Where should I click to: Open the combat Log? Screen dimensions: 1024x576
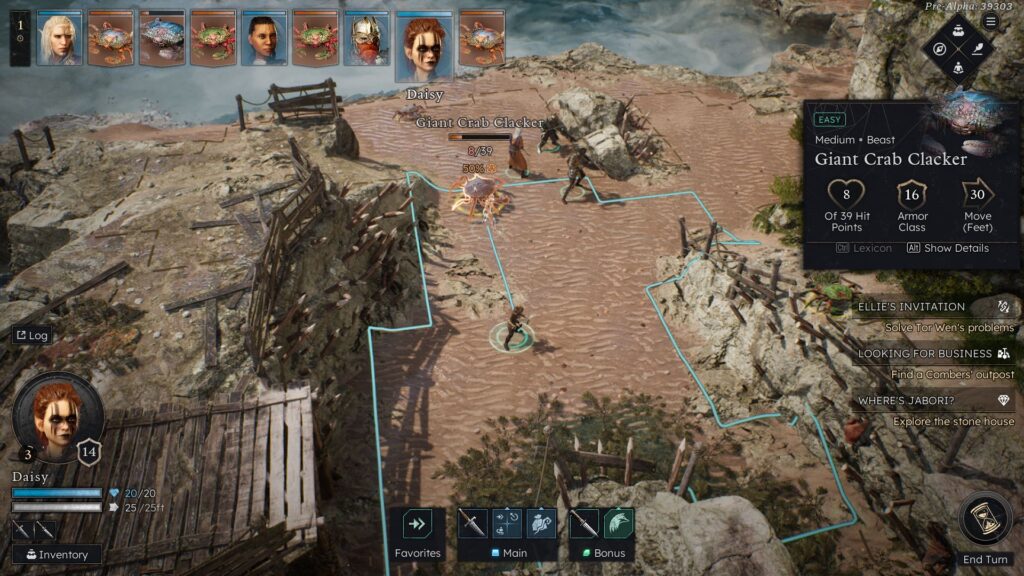point(32,336)
